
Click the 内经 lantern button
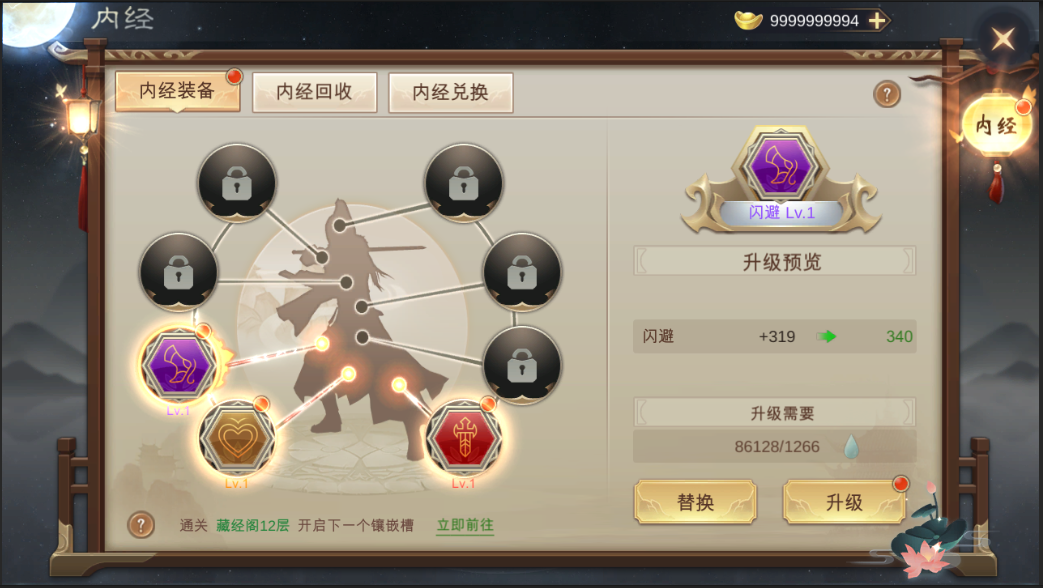tap(995, 125)
